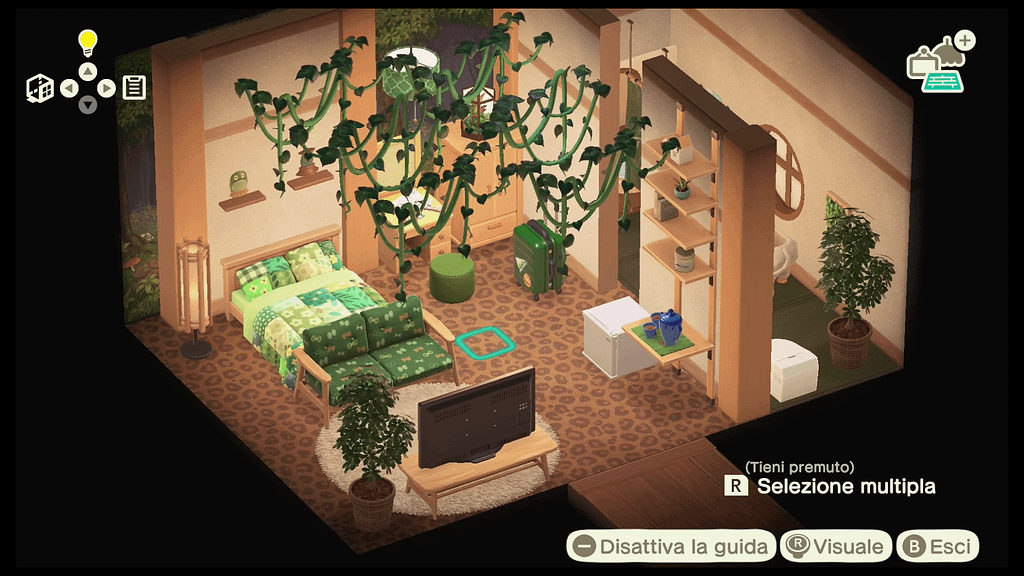
Task: Click the greyed down arrow on the d-pad
Action: click(x=88, y=105)
